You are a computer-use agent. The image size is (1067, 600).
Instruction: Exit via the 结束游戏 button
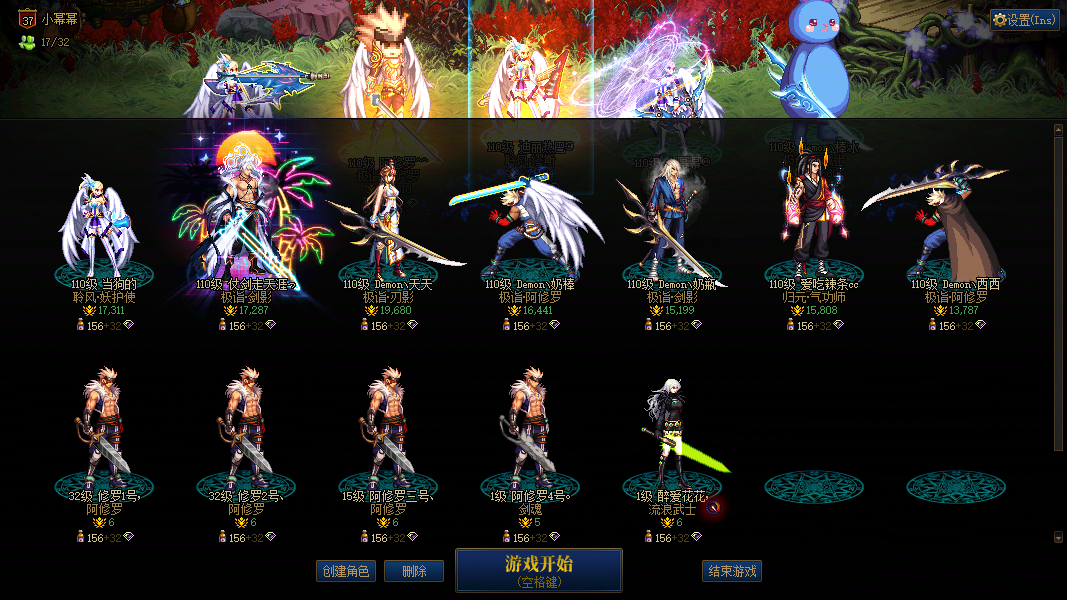732,571
